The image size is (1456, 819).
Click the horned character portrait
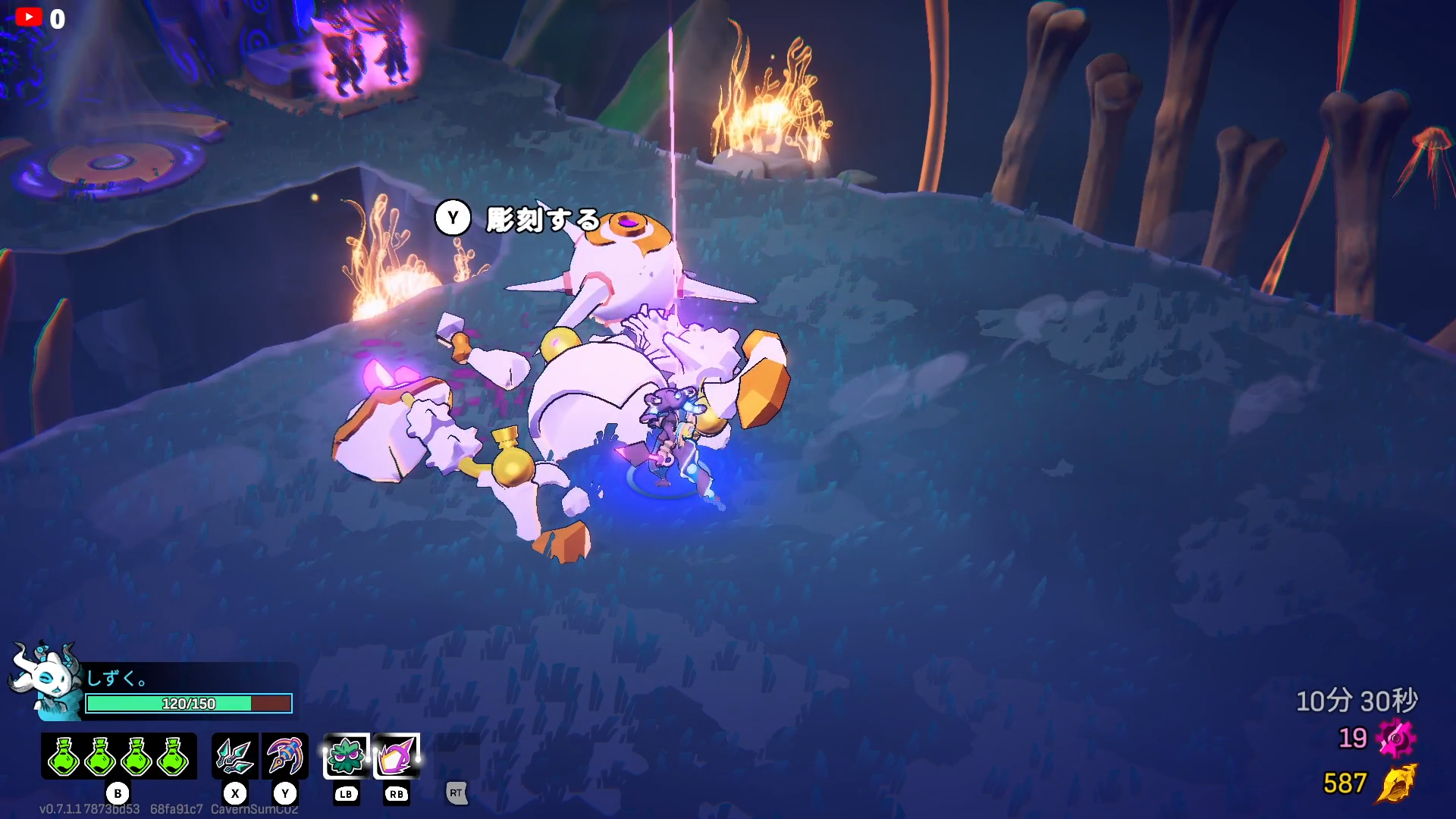(47, 679)
